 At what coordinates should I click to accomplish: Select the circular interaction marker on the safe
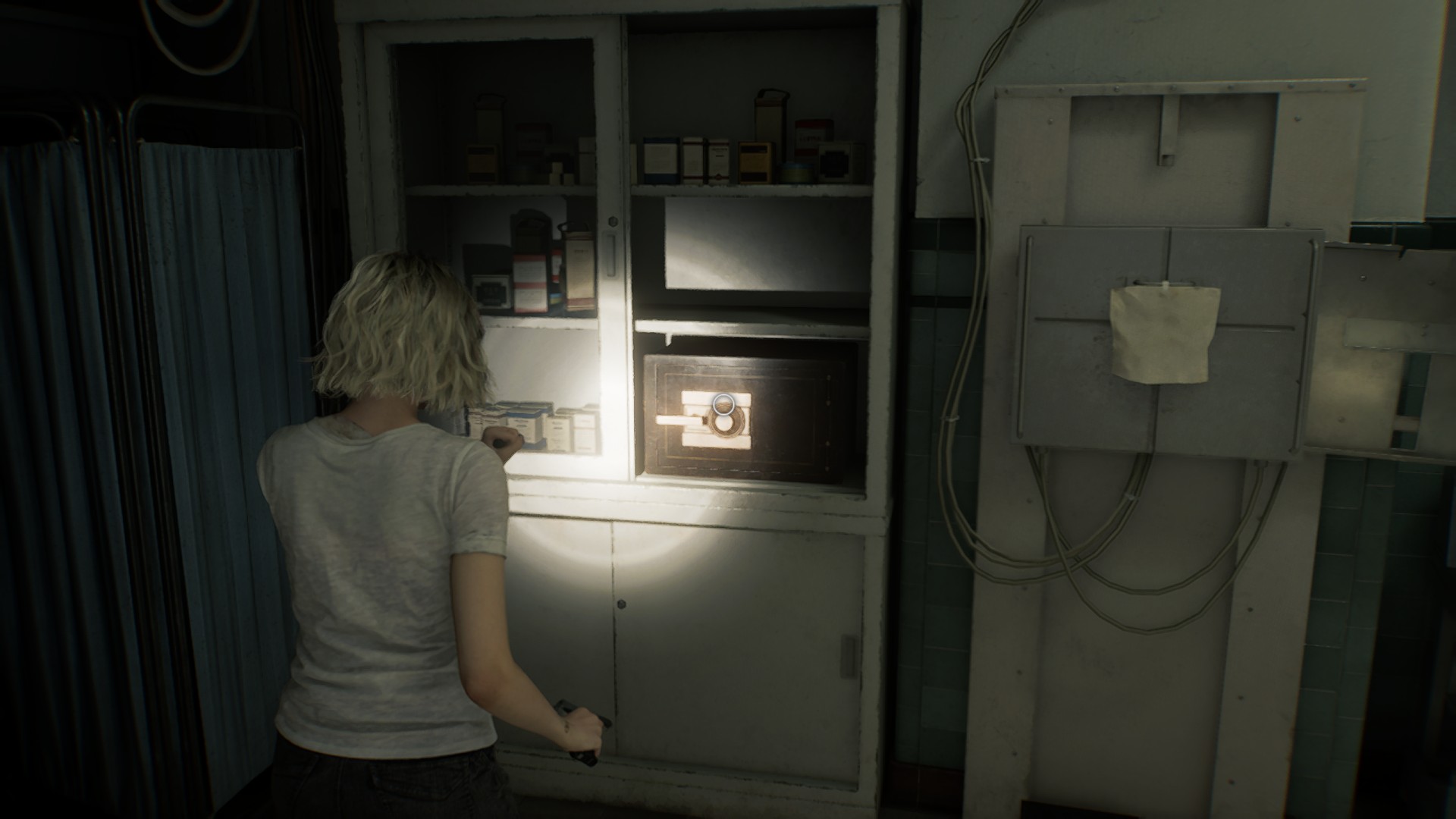[x=723, y=404]
